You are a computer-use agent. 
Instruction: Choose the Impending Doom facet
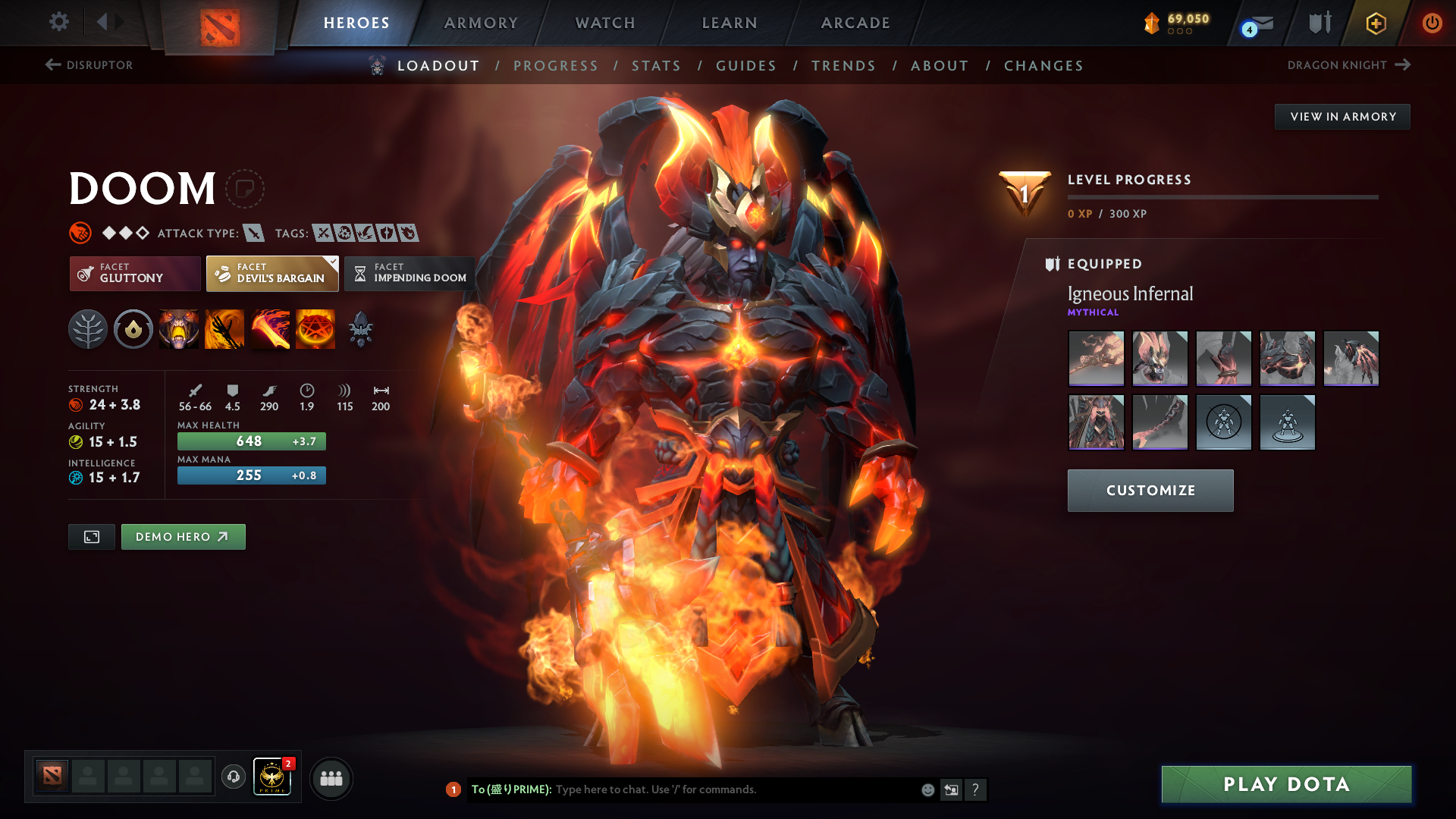[x=409, y=273]
